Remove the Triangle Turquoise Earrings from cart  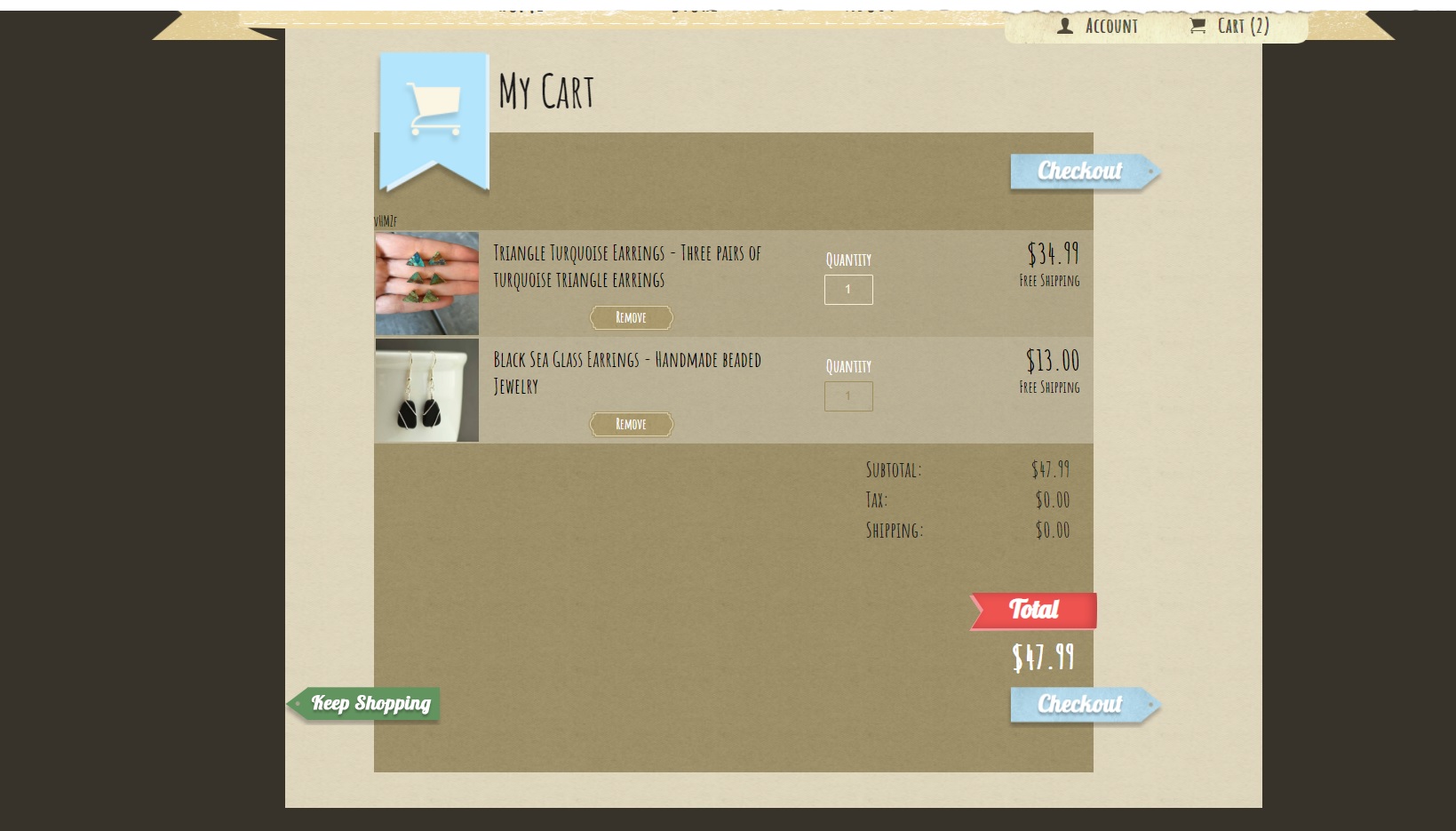click(x=631, y=317)
